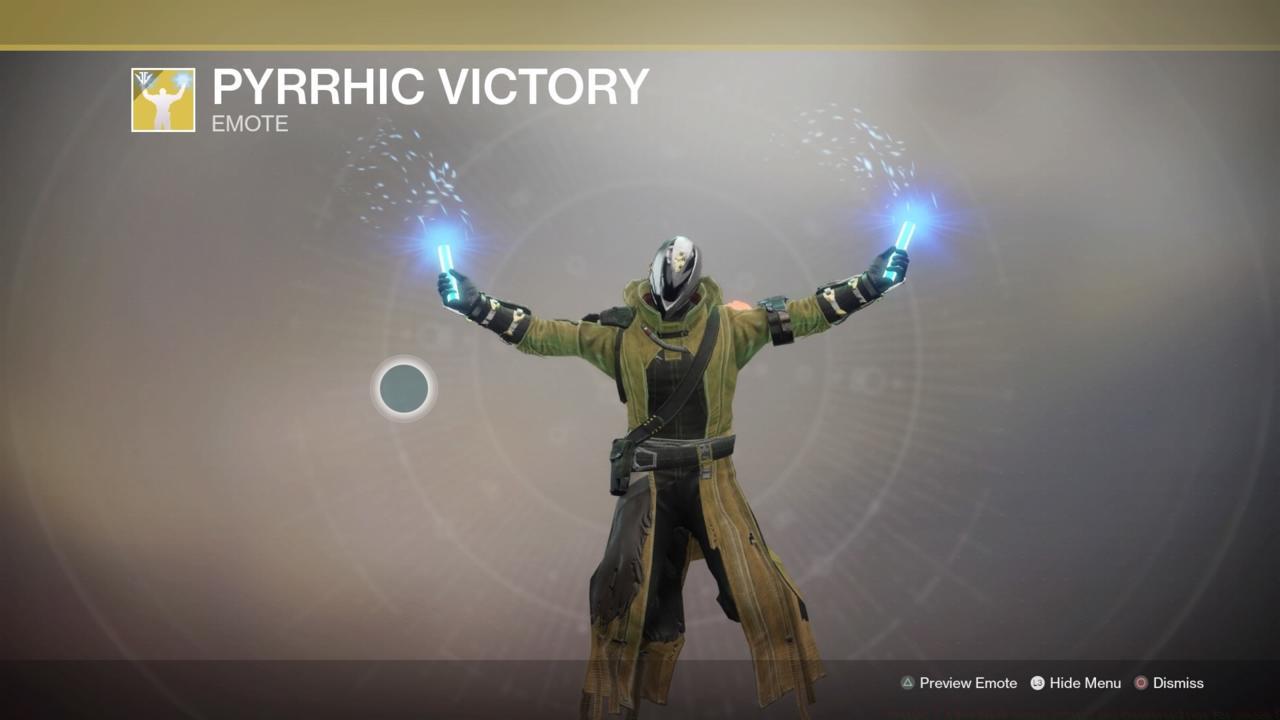Click Dismiss to close the preview
The image size is (1280, 720).
click(1176, 683)
